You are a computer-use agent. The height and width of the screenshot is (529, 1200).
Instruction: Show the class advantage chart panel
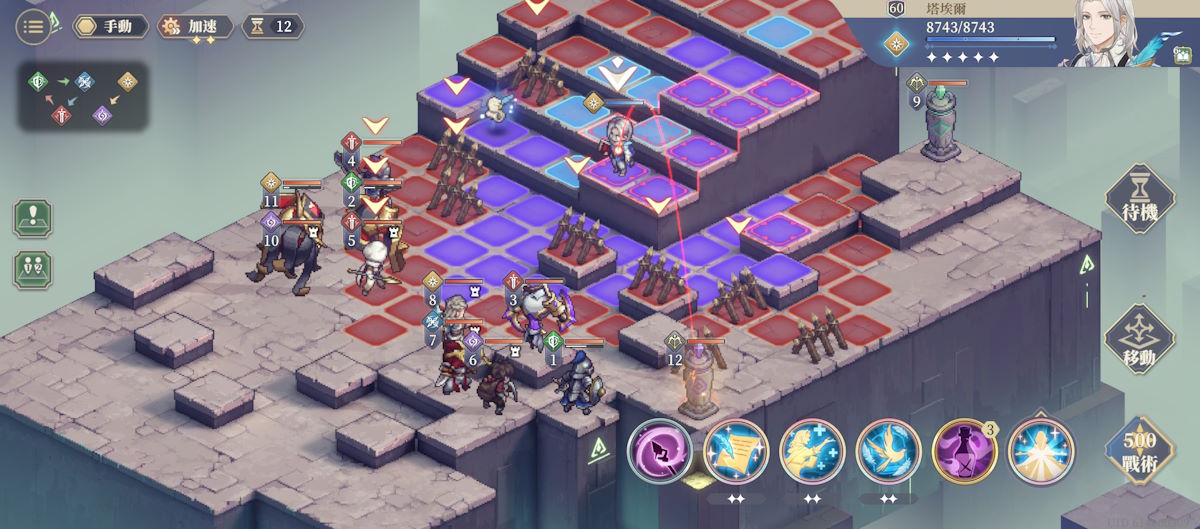click(x=83, y=97)
